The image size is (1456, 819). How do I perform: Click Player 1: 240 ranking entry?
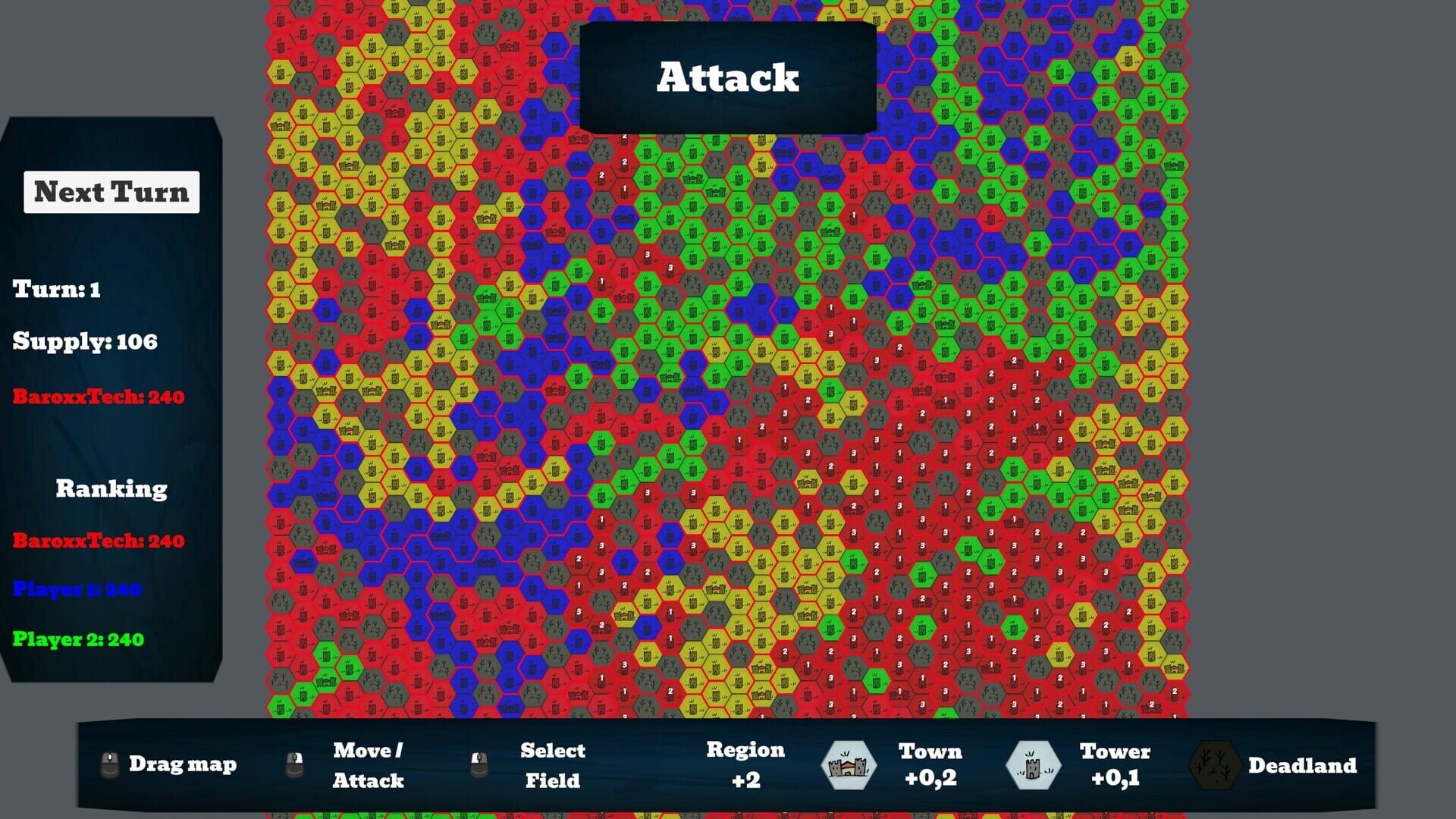[x=76, y=589]
